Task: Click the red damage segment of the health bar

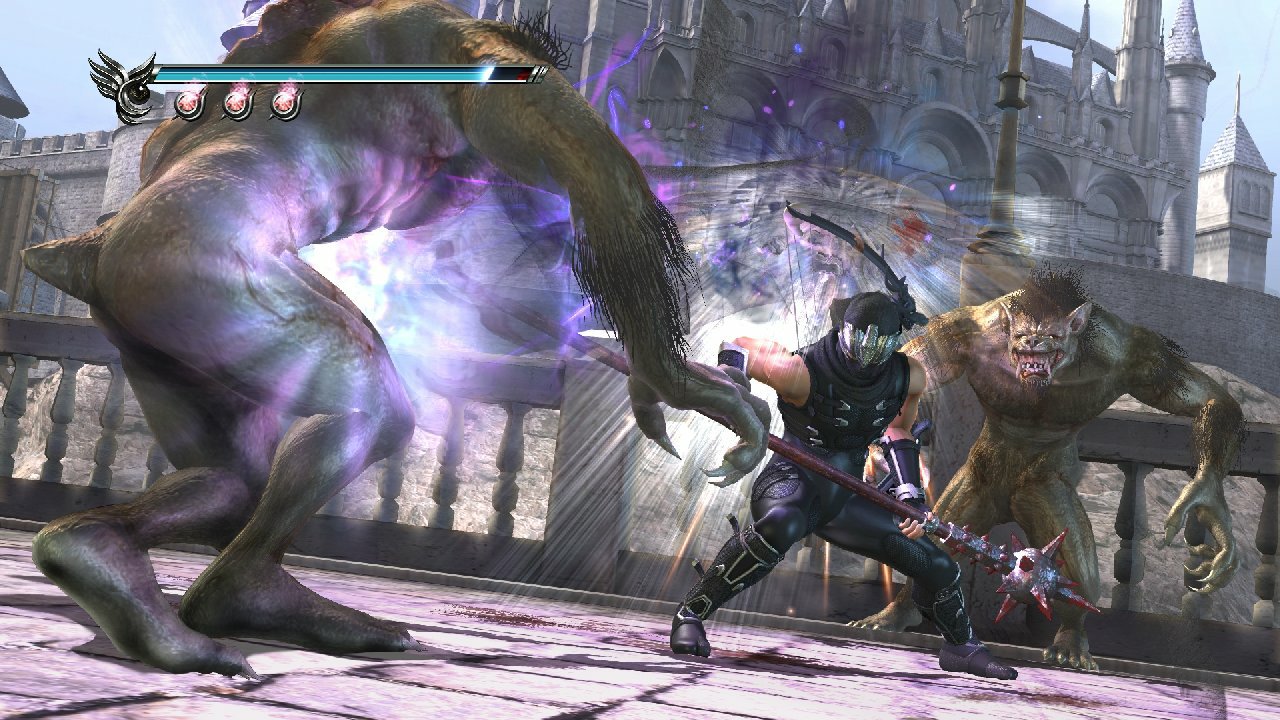Action: click(521, 76)
